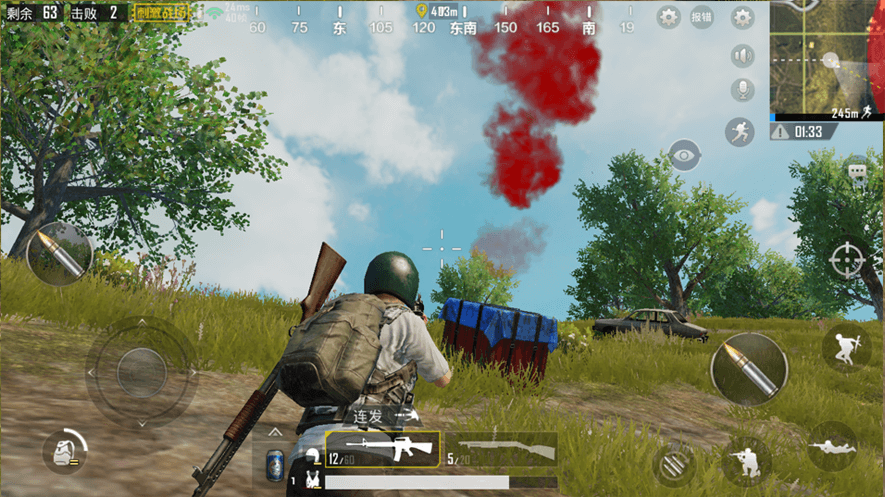
Task: Make the character jump
Action: coord(846,346)
